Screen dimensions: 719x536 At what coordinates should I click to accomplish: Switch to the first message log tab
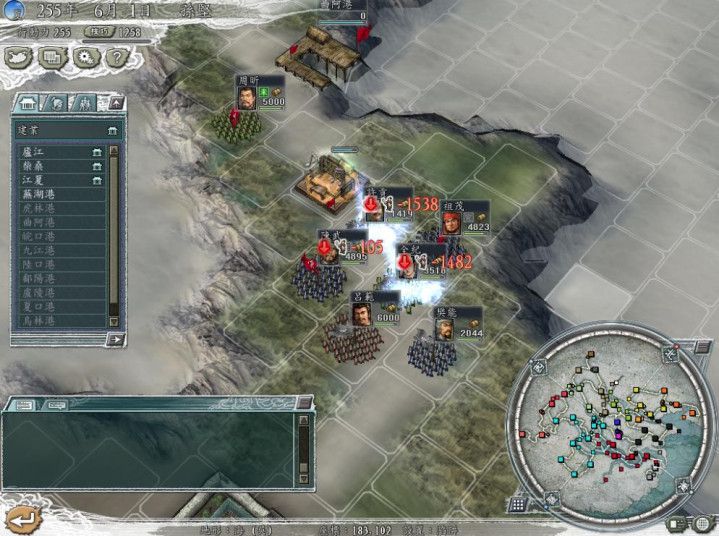(24, 405)
